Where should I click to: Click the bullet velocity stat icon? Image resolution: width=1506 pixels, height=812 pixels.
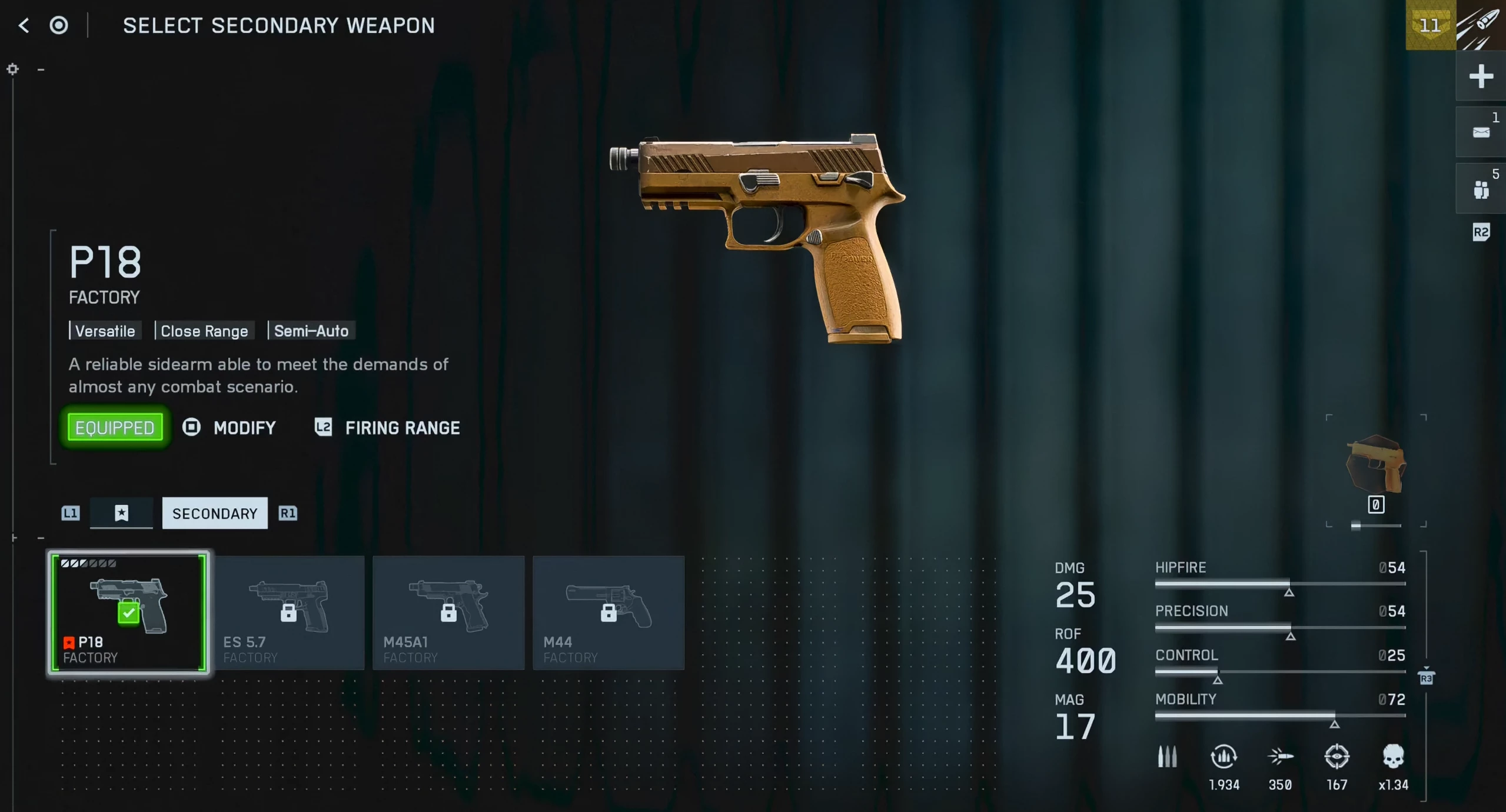click(x=1280, y=757)
